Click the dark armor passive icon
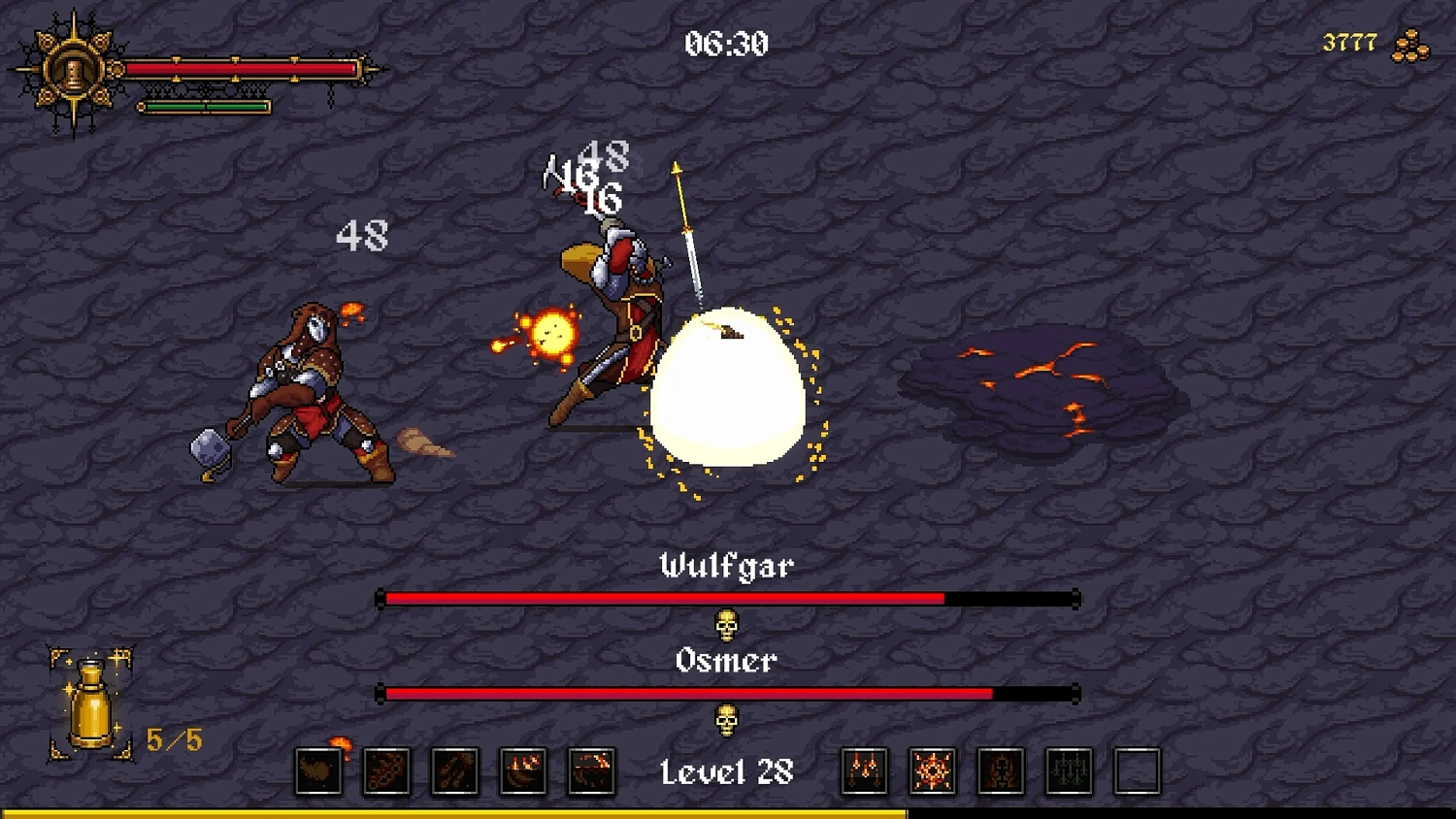This screenshot has width=1456, height=819. (x=1000, y=770)
